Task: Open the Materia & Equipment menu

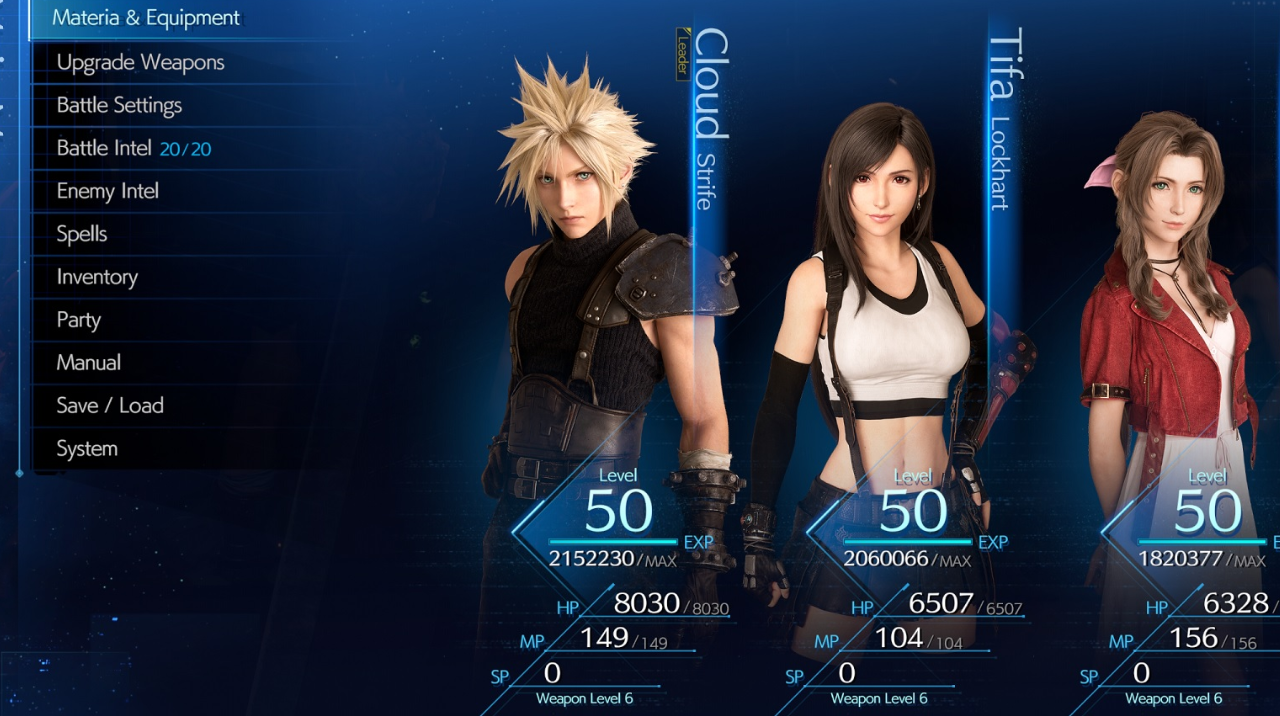Action: [x=146, y=19]
